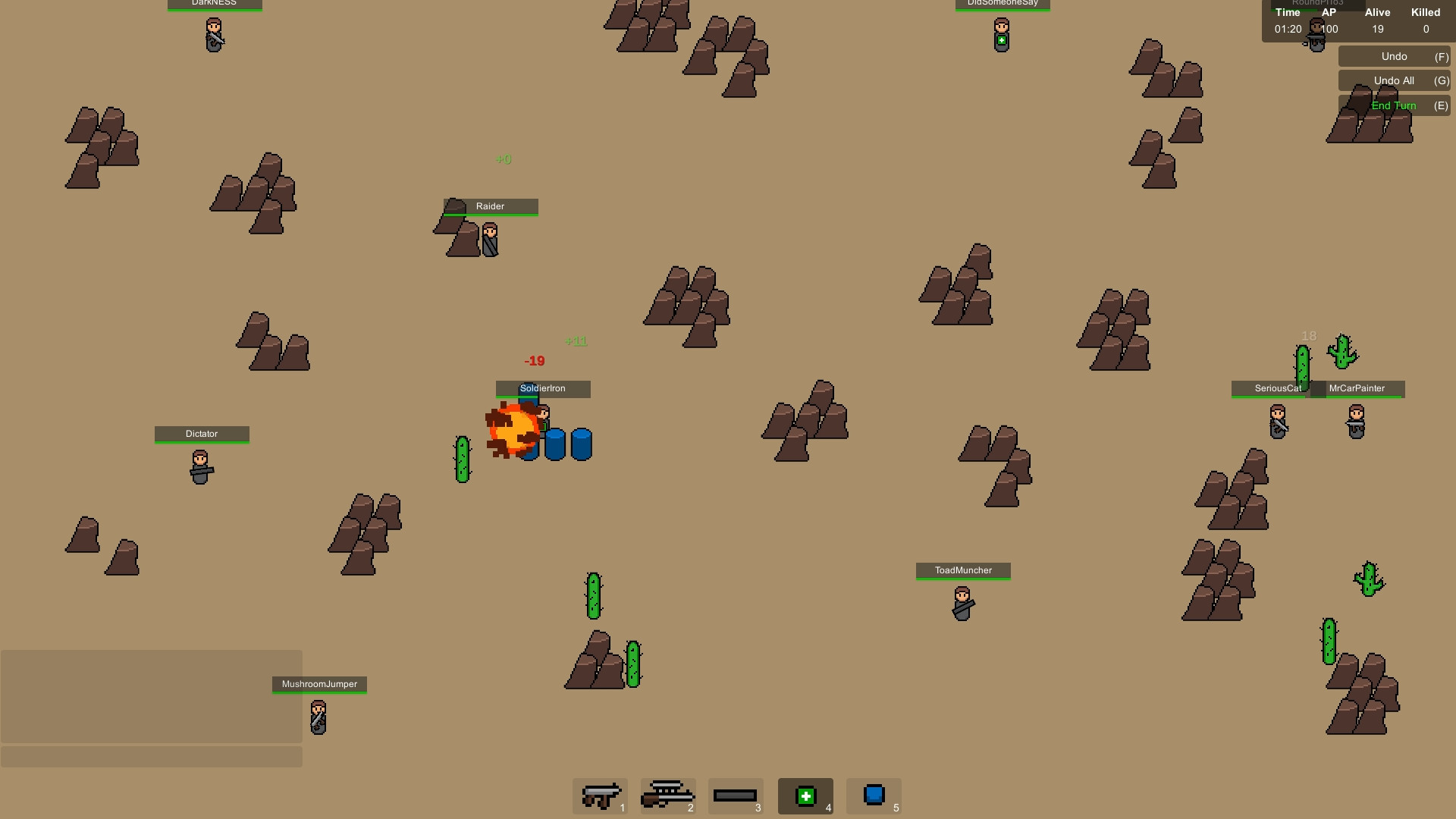Select the soldier named Raider
1456x819 pixels.
pyautogui.click(x=490, y=239)
